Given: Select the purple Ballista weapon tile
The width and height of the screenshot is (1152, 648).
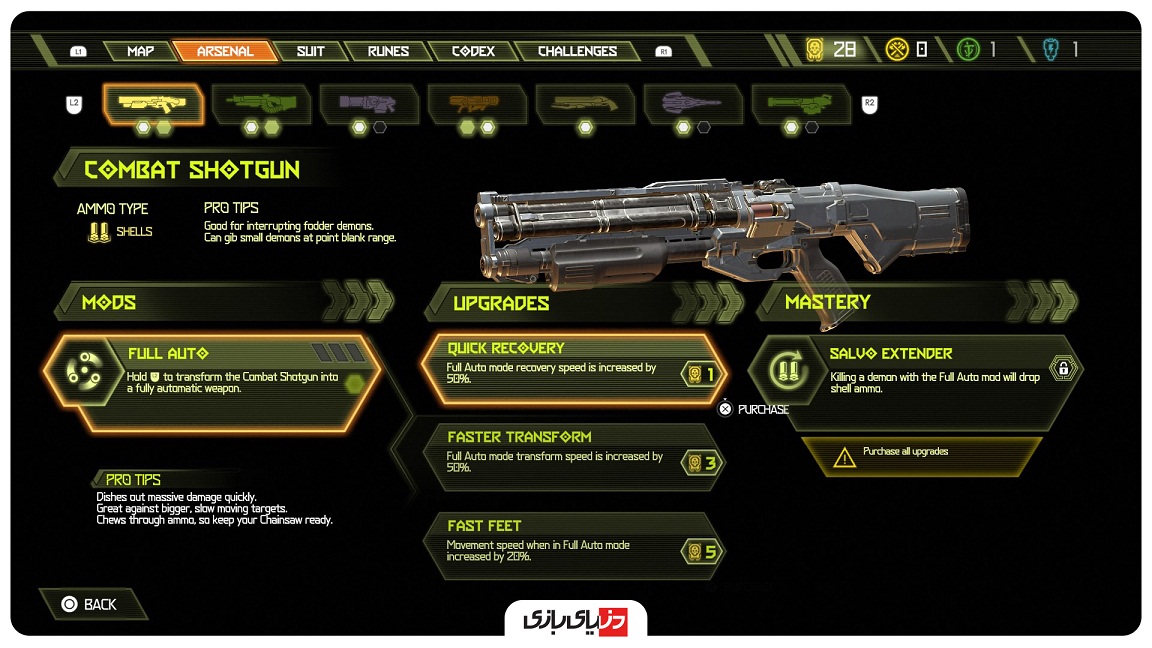Looking at the screenshot, I should pyautogui.click(x=693, y=103).
